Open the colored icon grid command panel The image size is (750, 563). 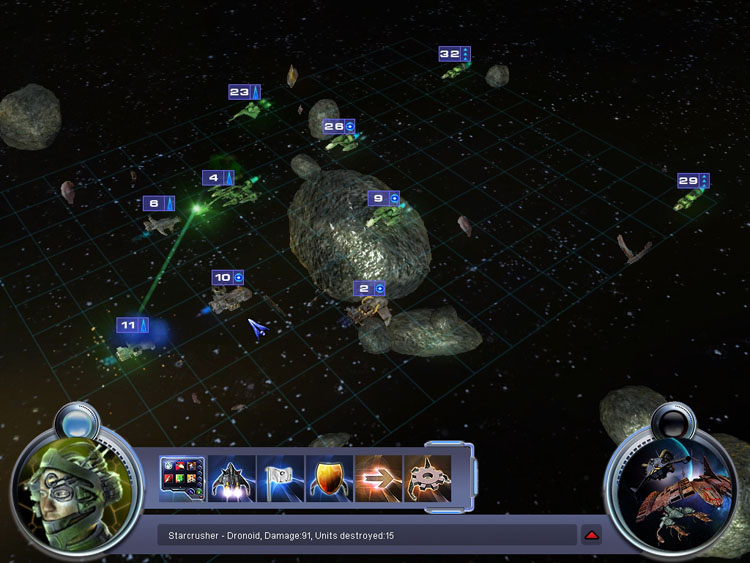(x=182, y=479)
